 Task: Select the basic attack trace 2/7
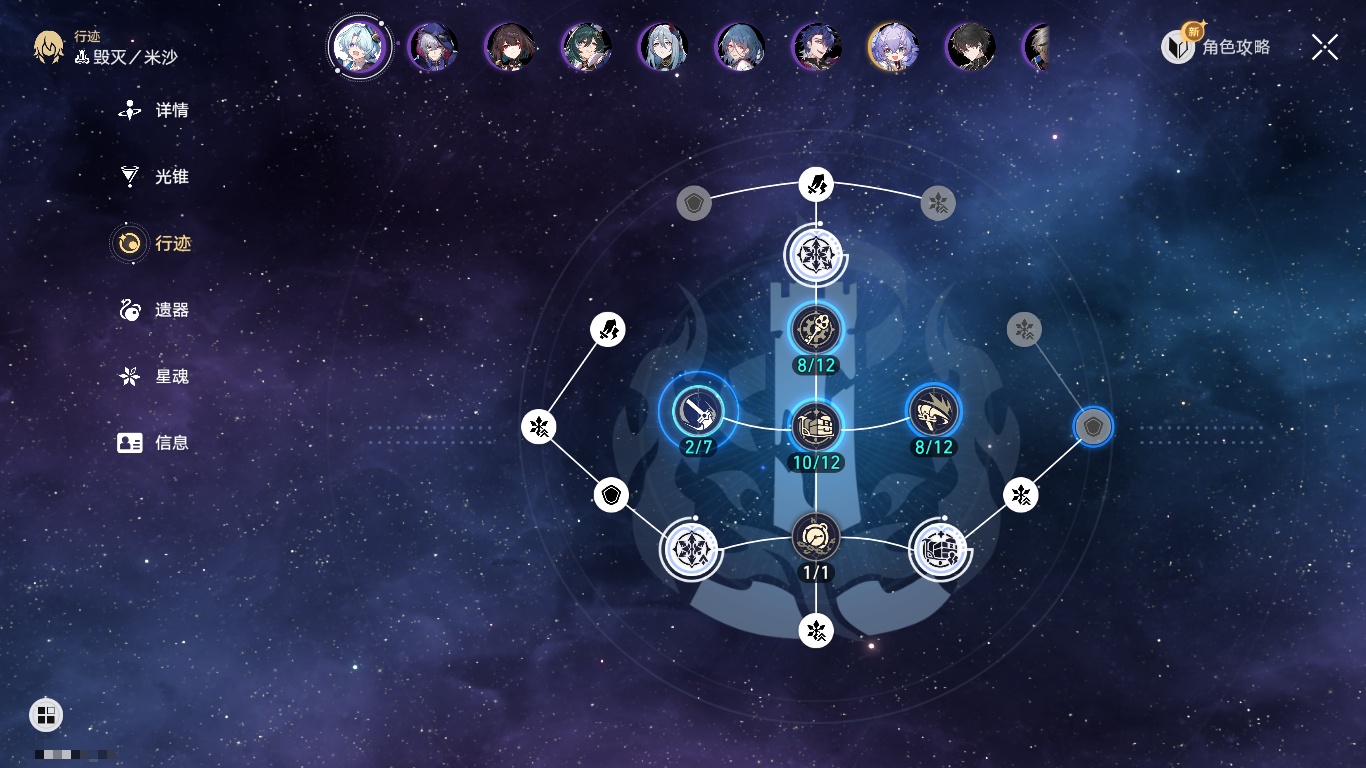click(x=698, y=411)
